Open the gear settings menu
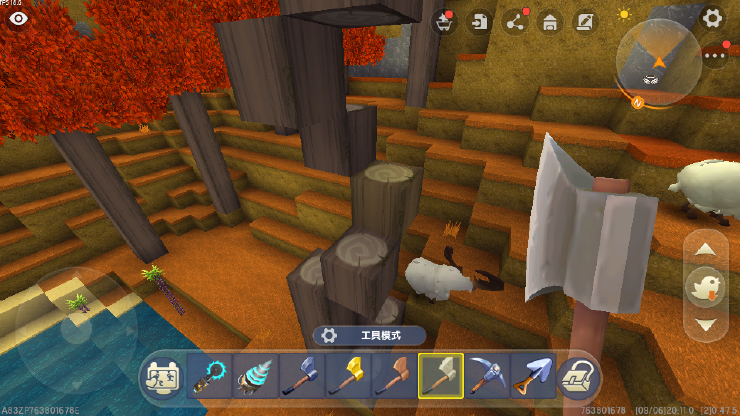Image resolution: width=740 pixels, height=416 pixels. click(x=712, y=17)
